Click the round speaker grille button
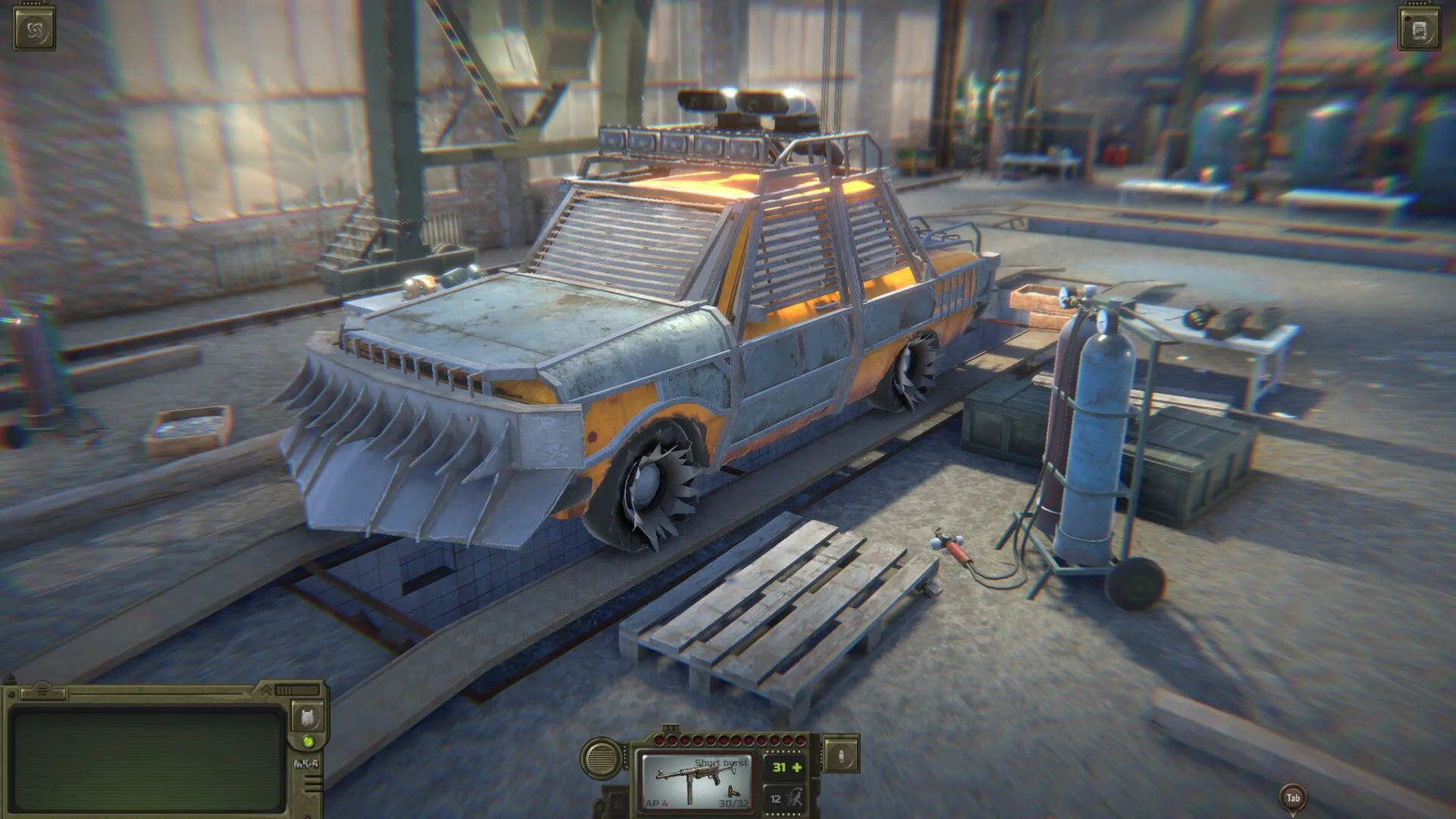Image resolution: width=1456 pixels, height=819 pixels. coord(600,756)
